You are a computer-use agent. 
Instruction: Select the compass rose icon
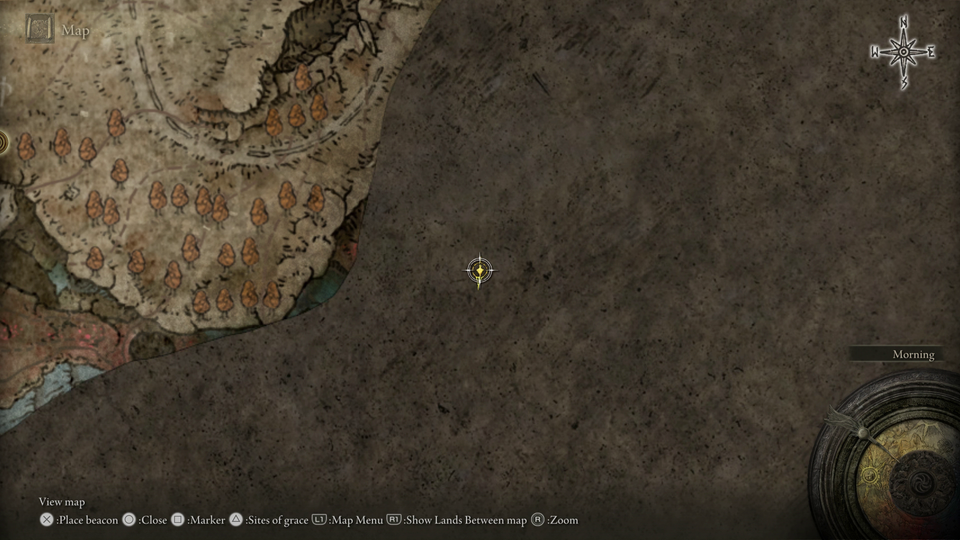click(903, 52)
